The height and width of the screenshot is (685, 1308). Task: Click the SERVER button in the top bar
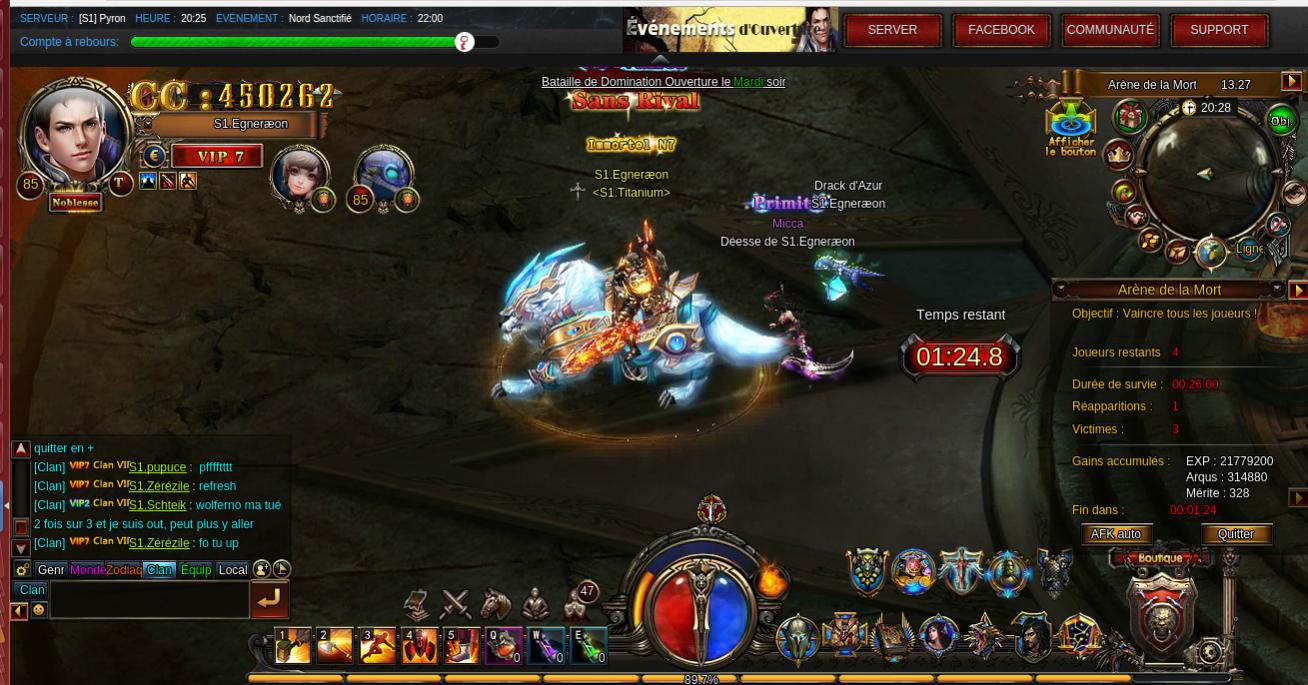click(x=892, y=30)
